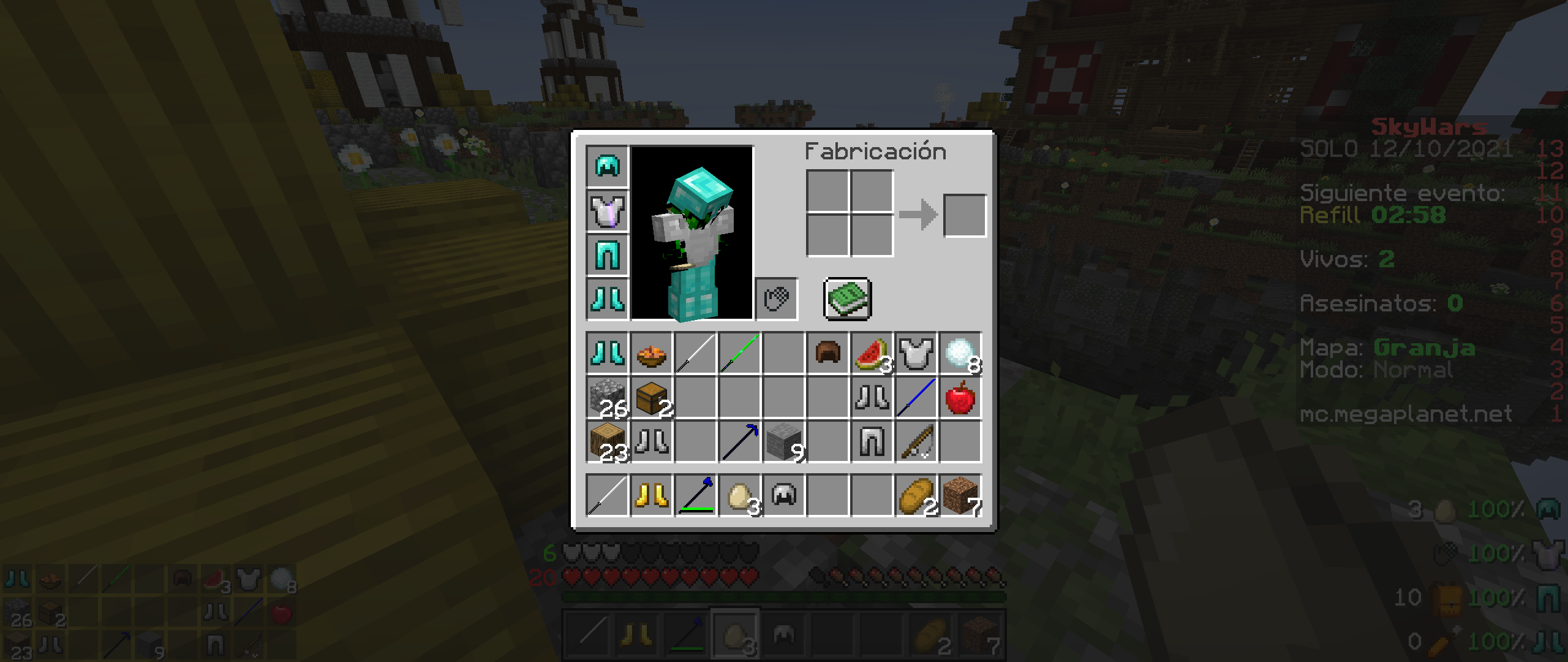Select the egg stack in hotbar
Screen dimensions: 1568x662
click(x=739, y=495)
